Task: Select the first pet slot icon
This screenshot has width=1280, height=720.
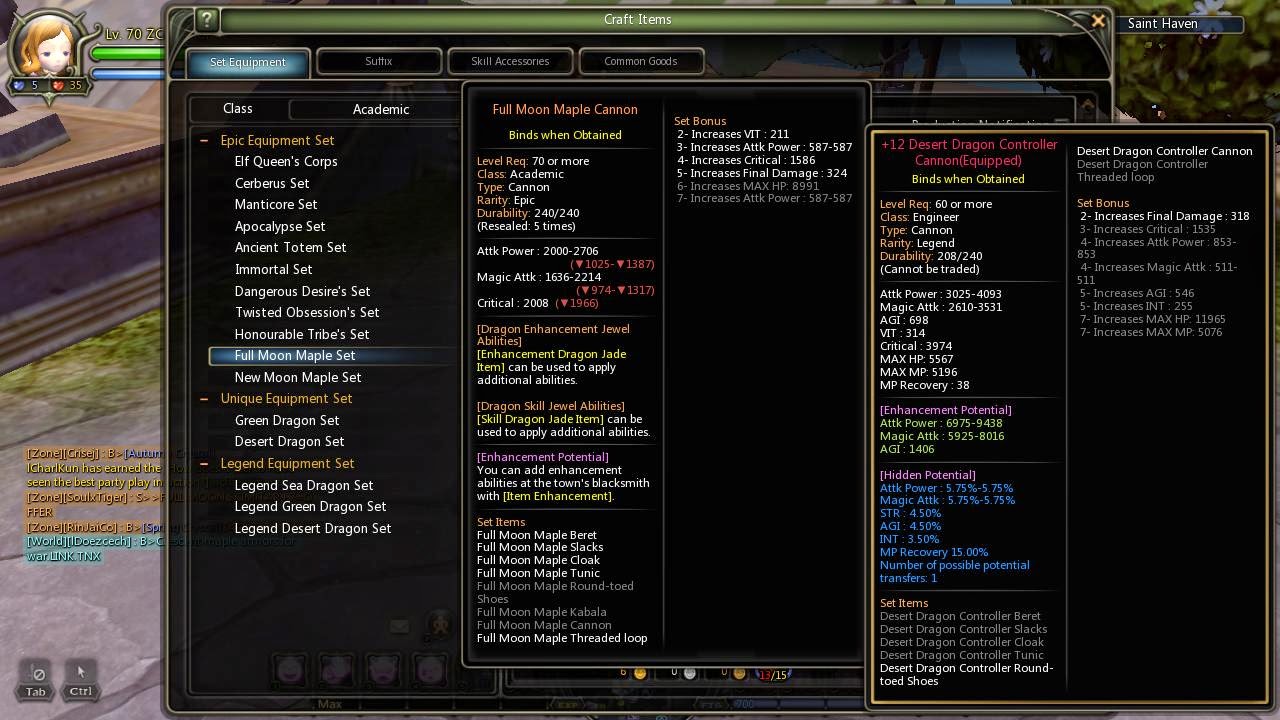Action: tap(290, 670)
